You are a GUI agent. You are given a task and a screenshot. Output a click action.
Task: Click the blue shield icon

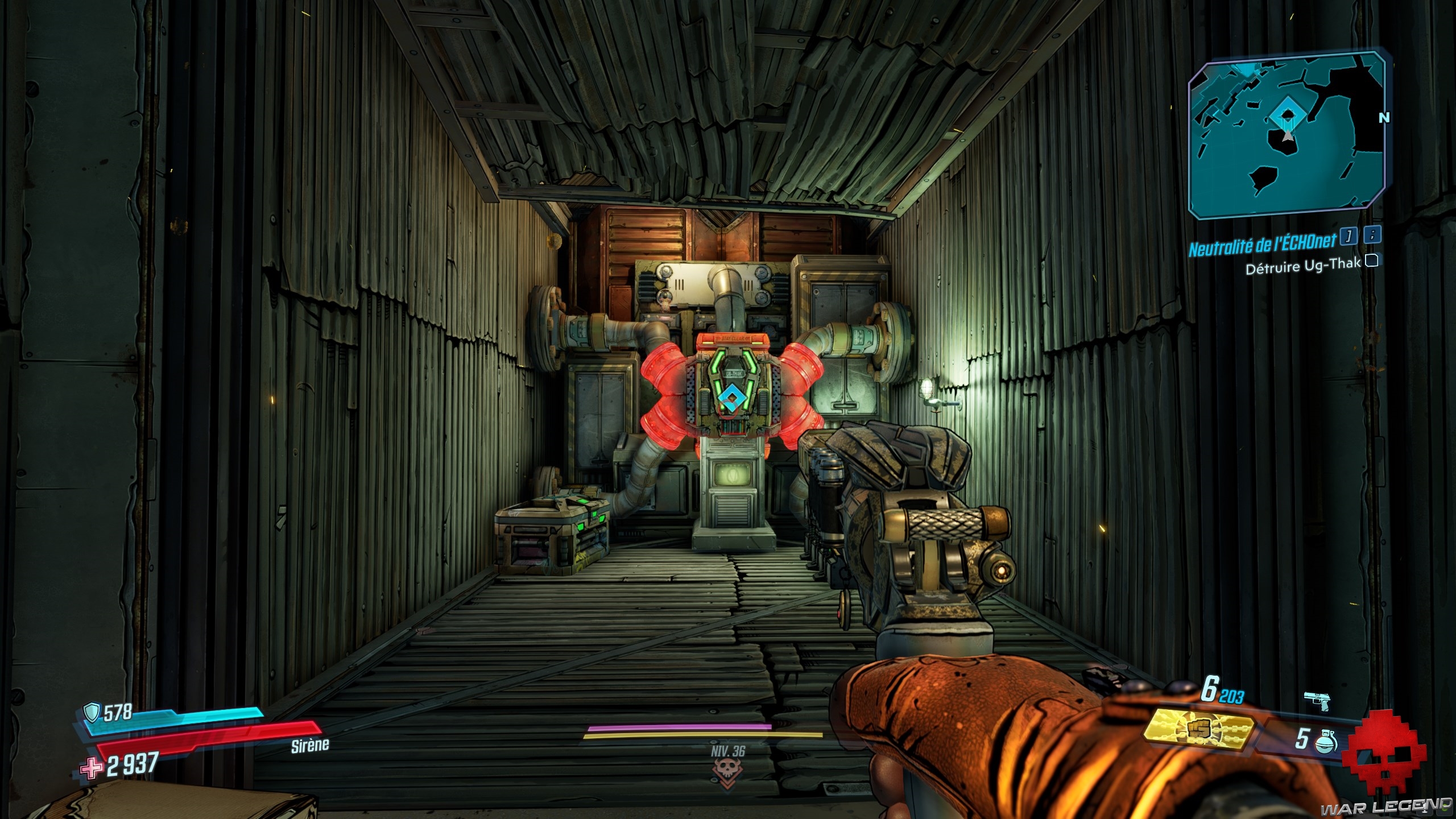tap(92, 712)
